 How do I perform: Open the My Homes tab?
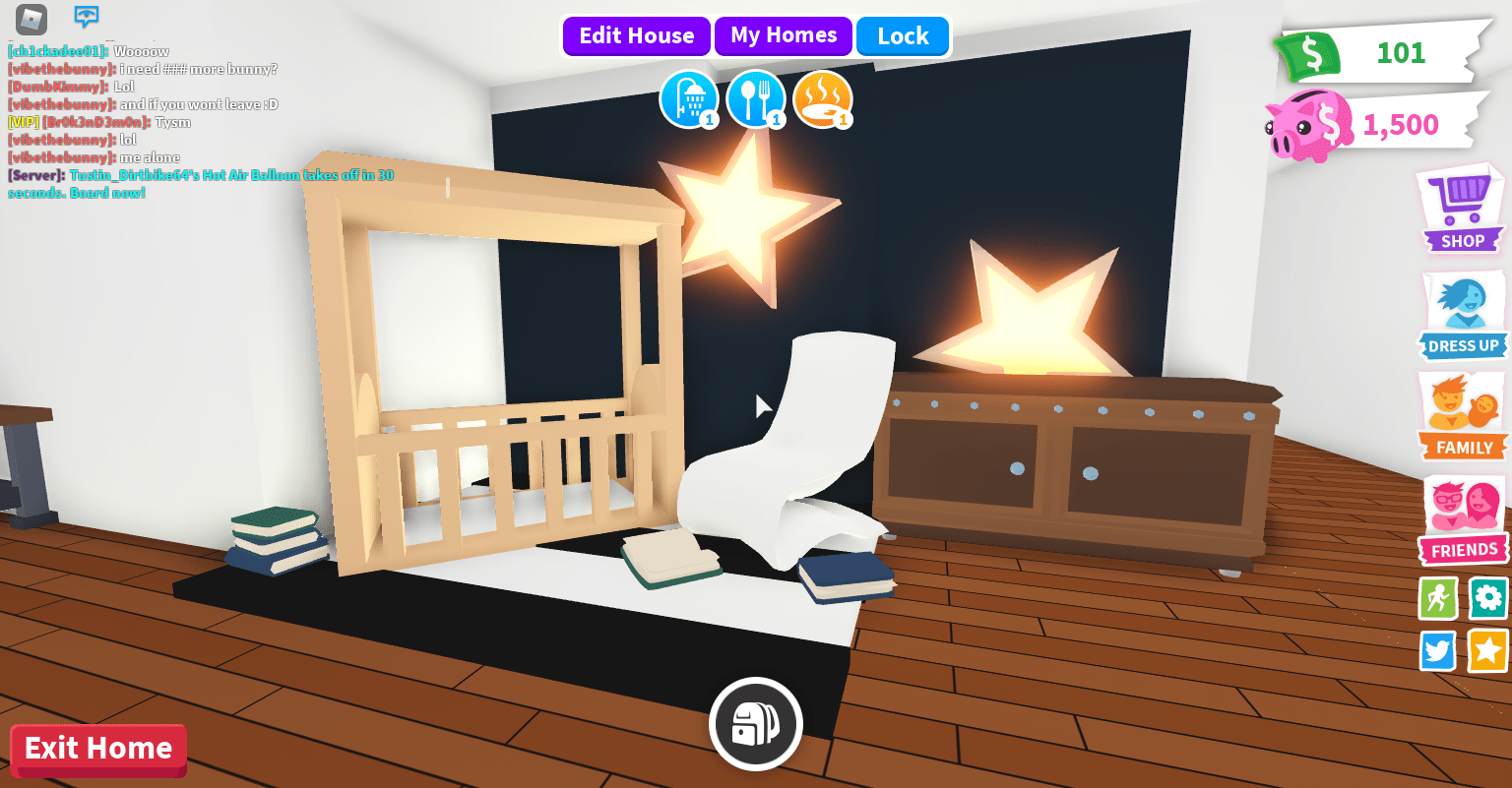784,35
